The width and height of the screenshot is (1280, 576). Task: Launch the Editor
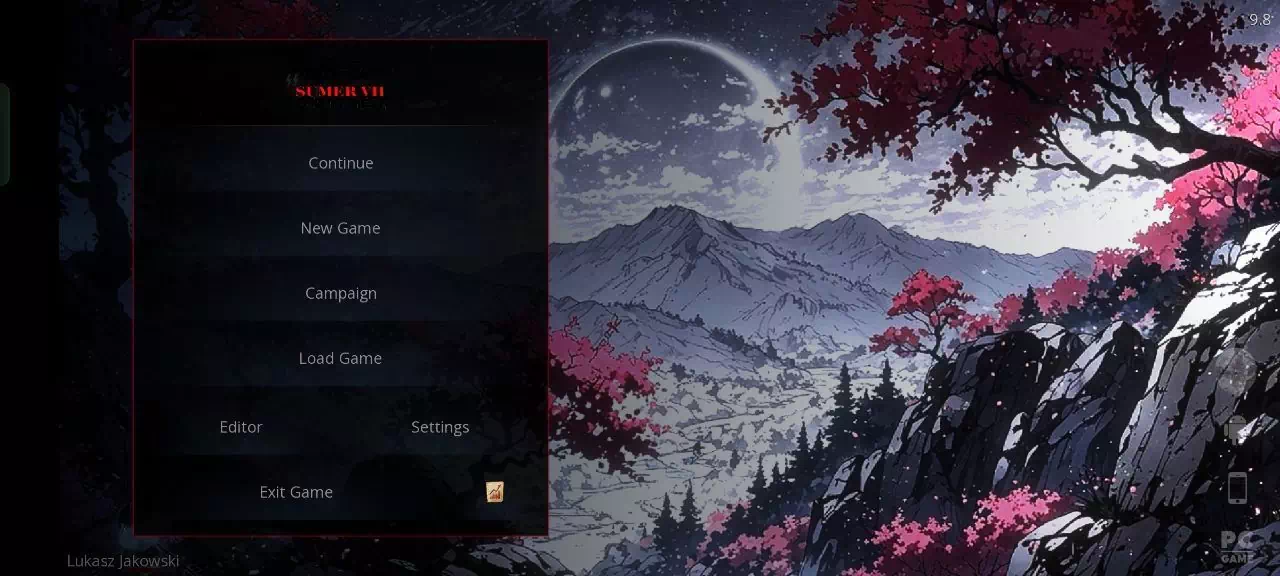click(x=241, y=427)
